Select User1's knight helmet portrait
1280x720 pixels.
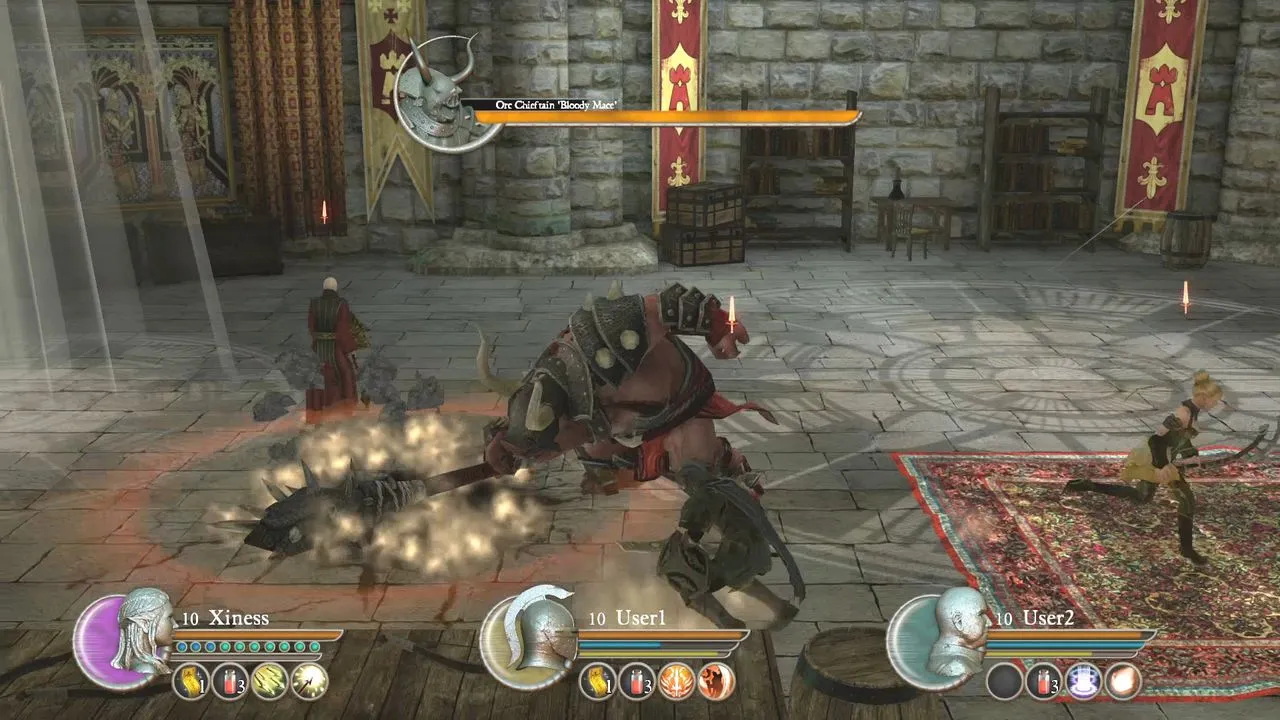(x=530, y=637)
